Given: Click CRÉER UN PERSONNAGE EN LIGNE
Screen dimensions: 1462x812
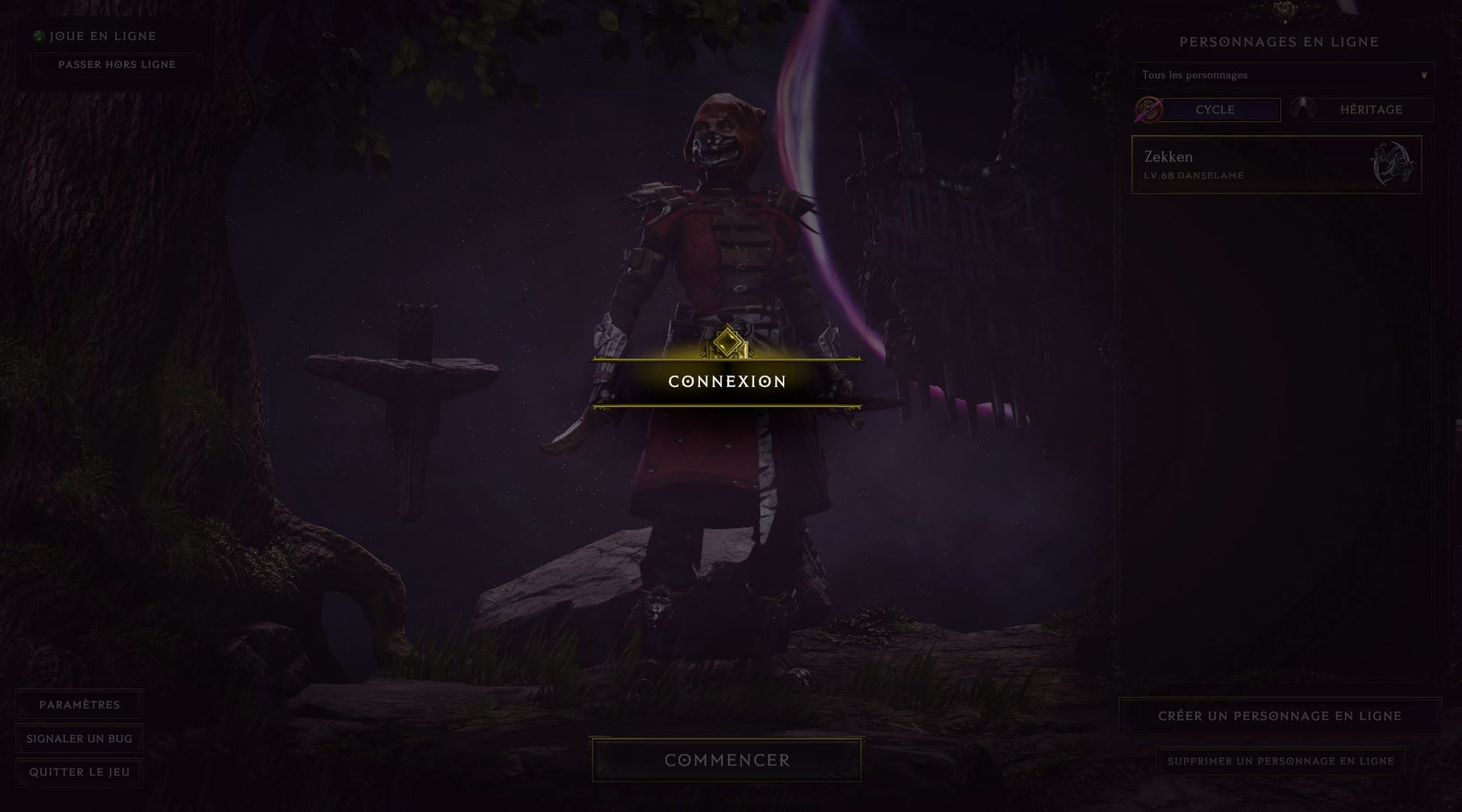Looking at the screenshot, I should 1279,715.
